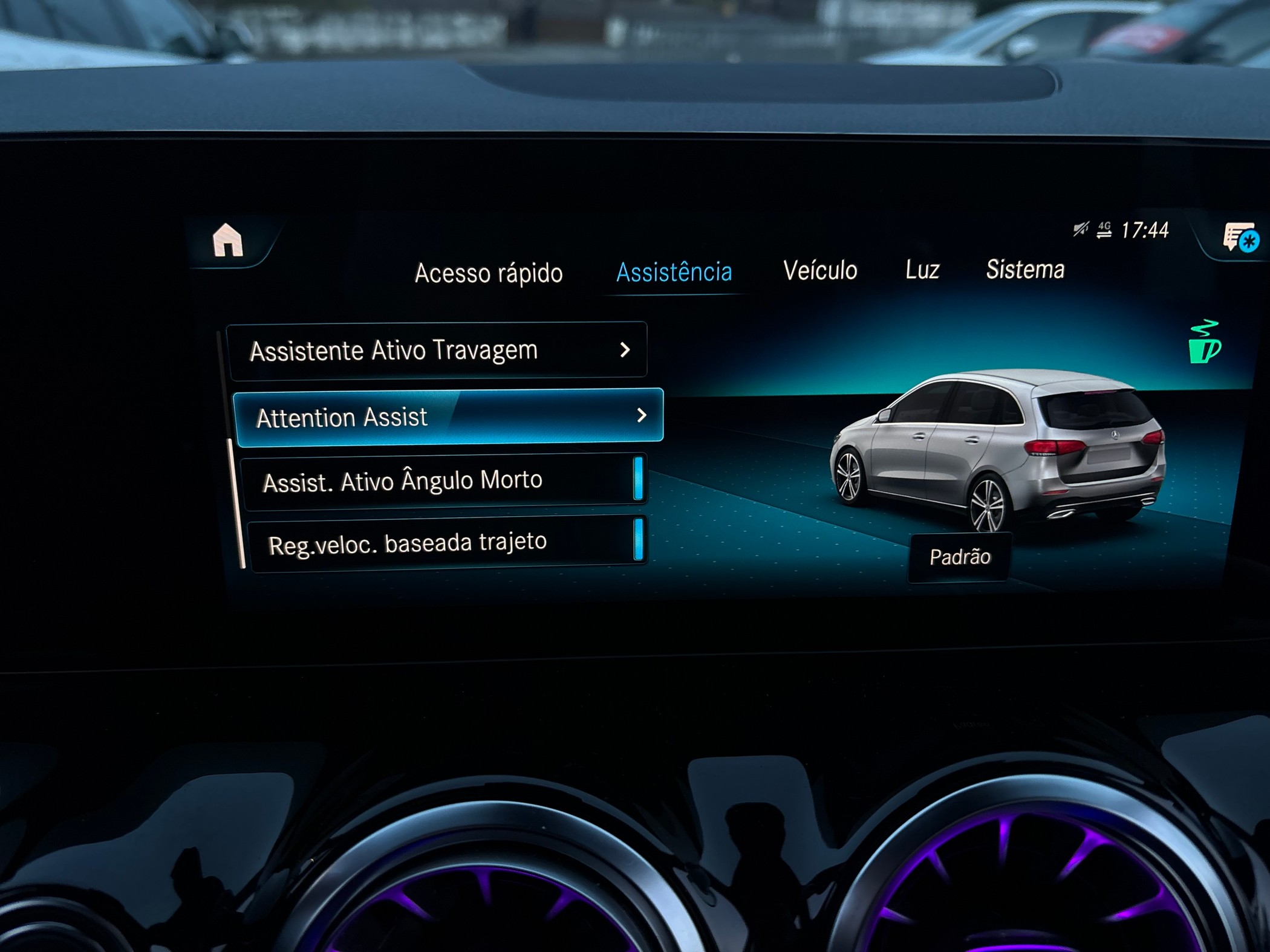The image size is (1270, 952).
Task: Open the Veículo tab
Action: coord(820,270)
